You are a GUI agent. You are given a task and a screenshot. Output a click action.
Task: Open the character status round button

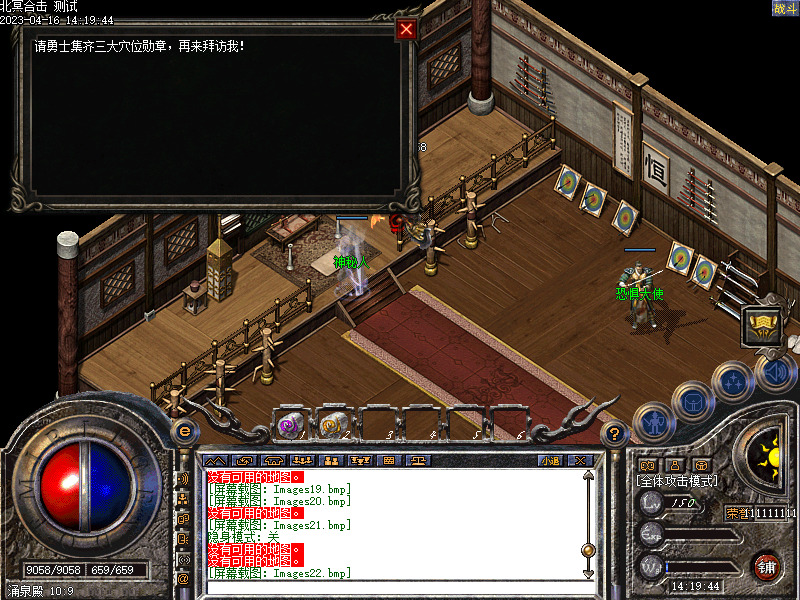(x=653, y=421)
